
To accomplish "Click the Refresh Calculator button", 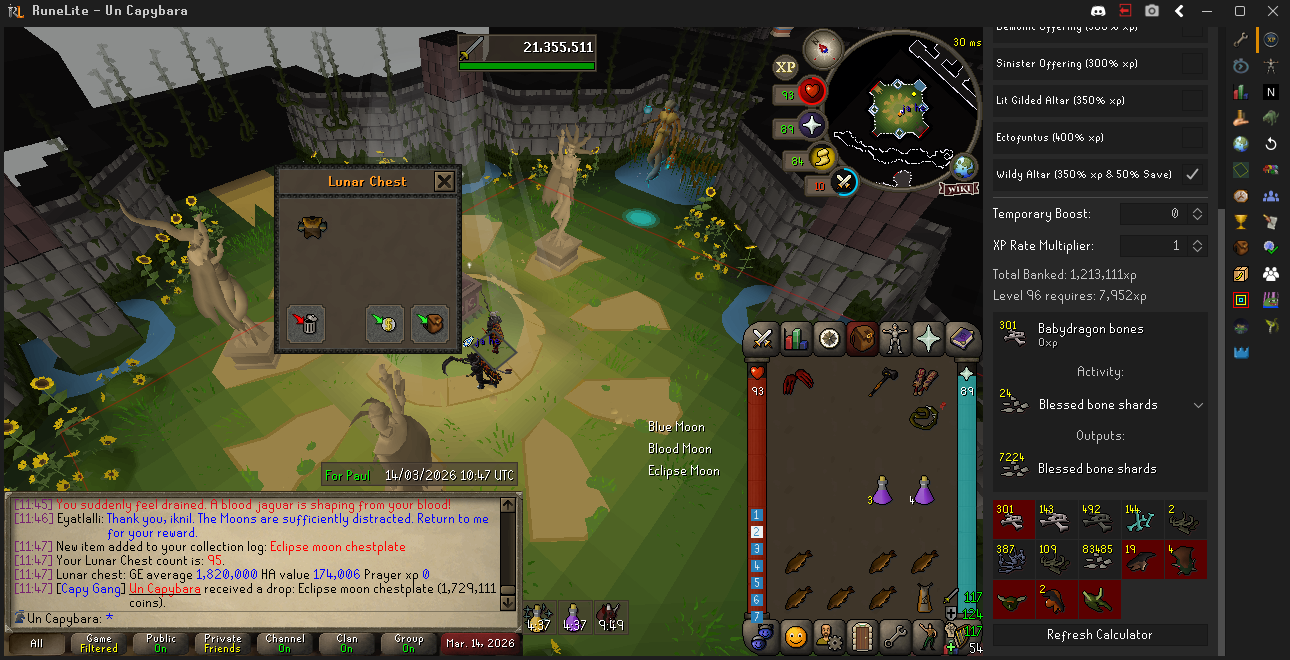I will click(1099, 635).
